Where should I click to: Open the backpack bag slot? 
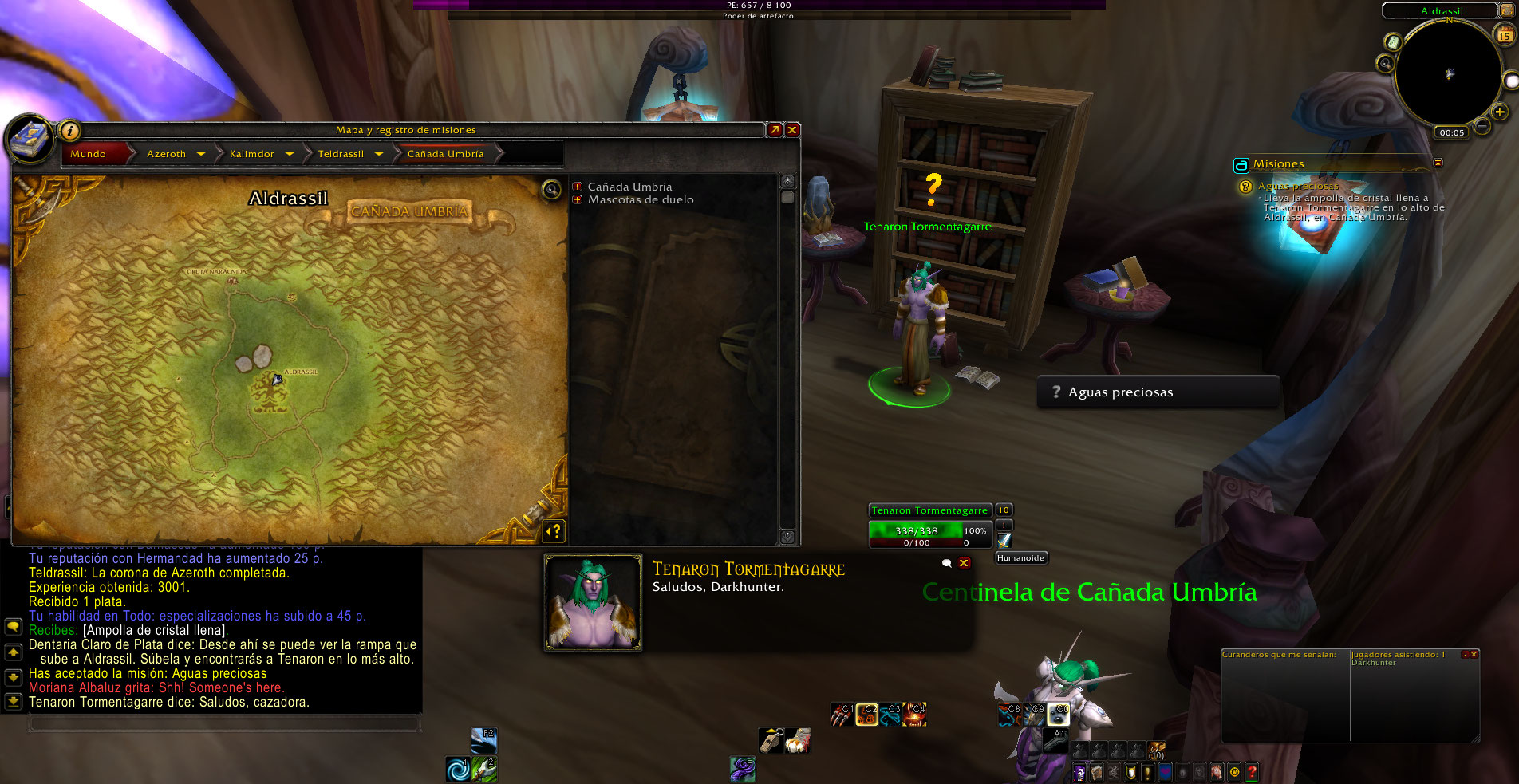[1156, 750]
